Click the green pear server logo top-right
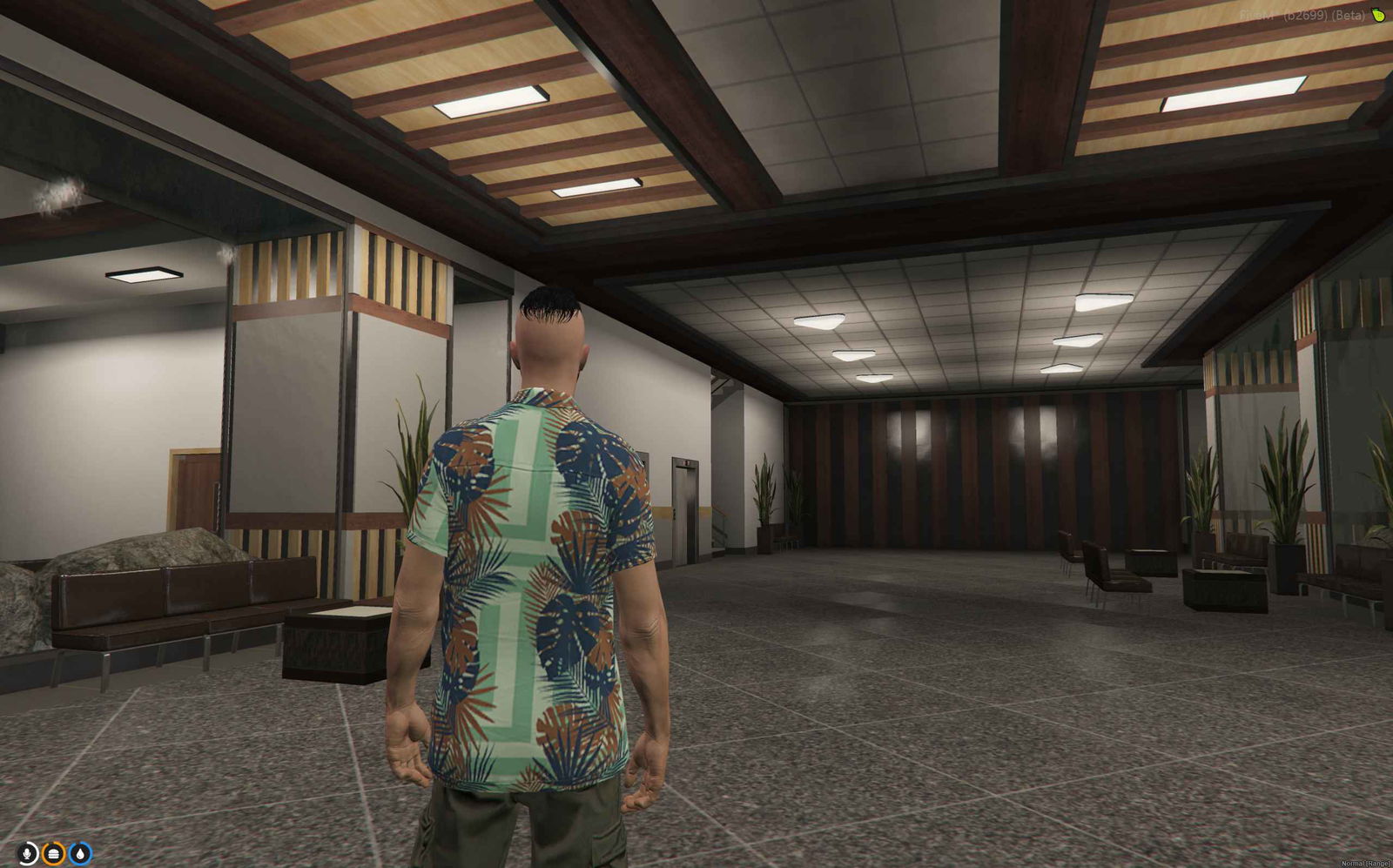 [1379, 14]
